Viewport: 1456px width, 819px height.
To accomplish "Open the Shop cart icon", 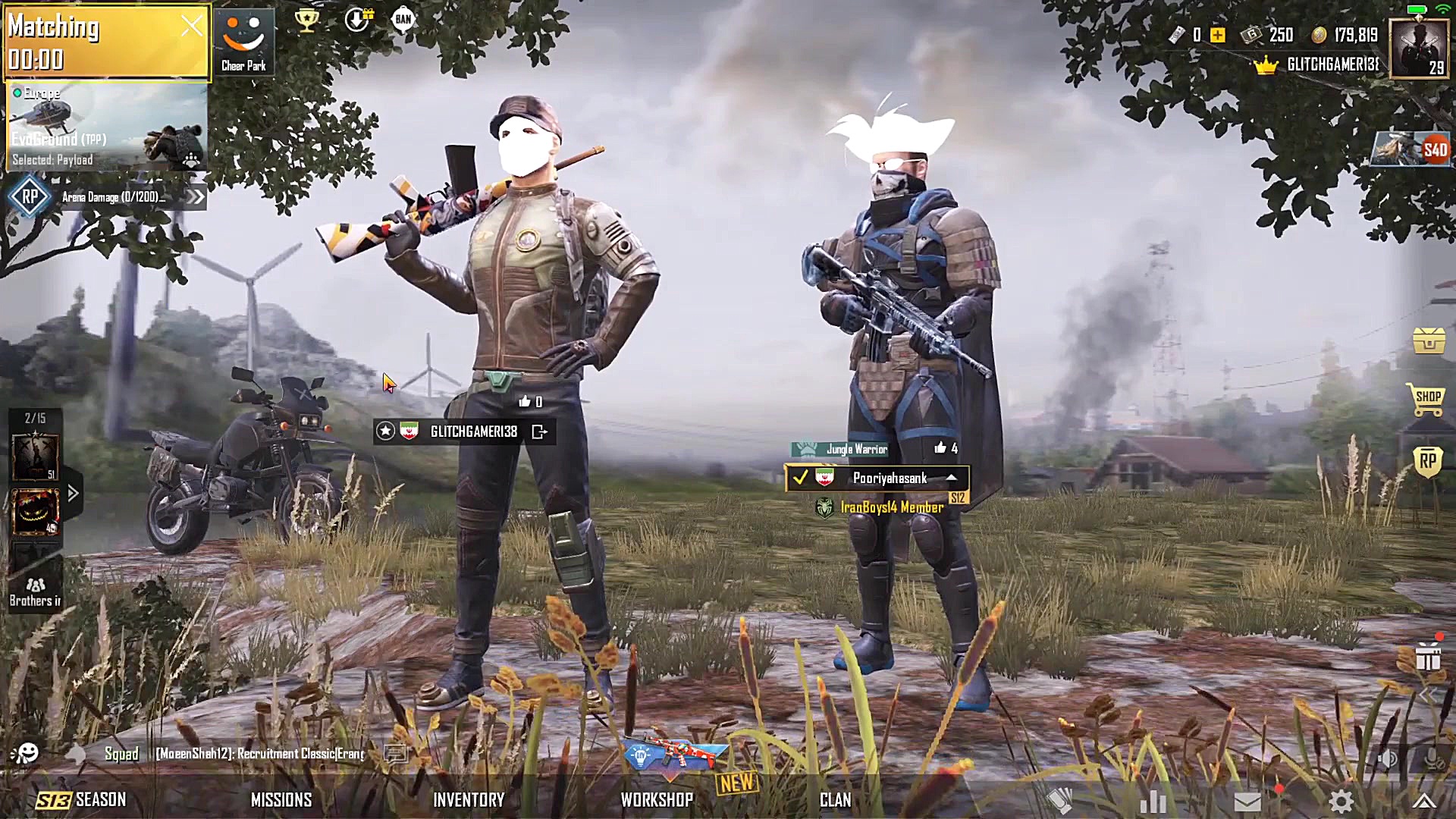I will pyautogui.click(x=1426, y=399).
